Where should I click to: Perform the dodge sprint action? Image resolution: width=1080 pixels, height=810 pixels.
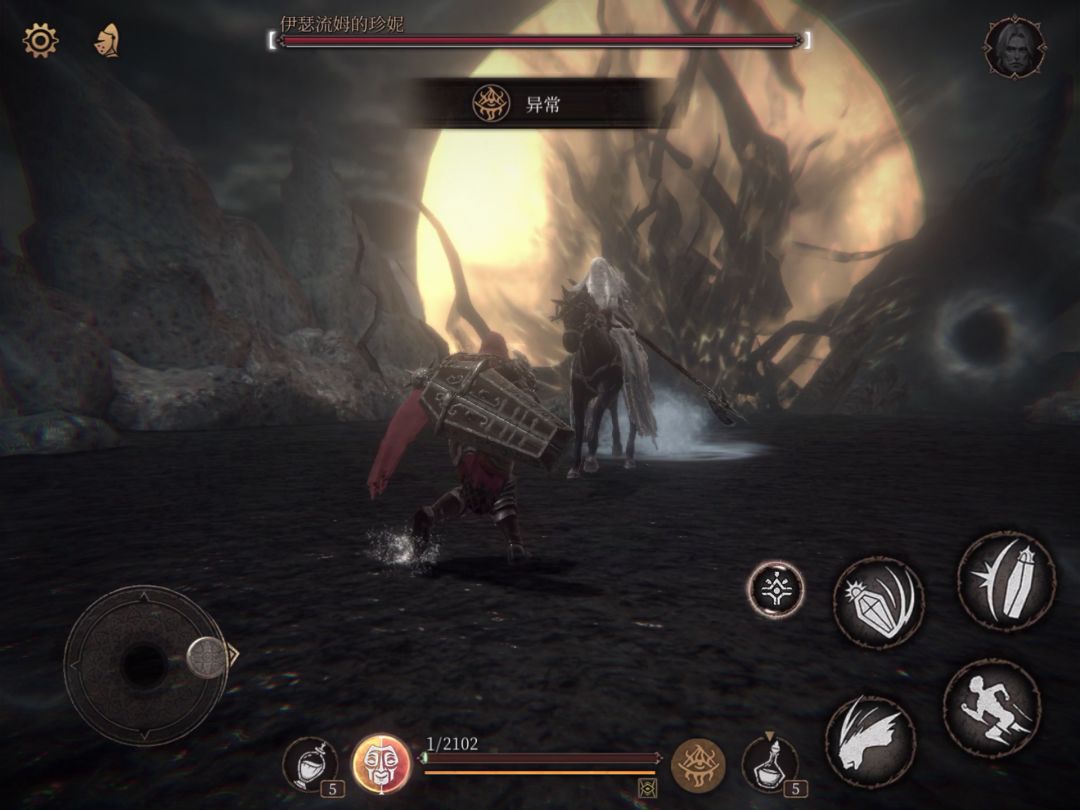pos(992,707)
